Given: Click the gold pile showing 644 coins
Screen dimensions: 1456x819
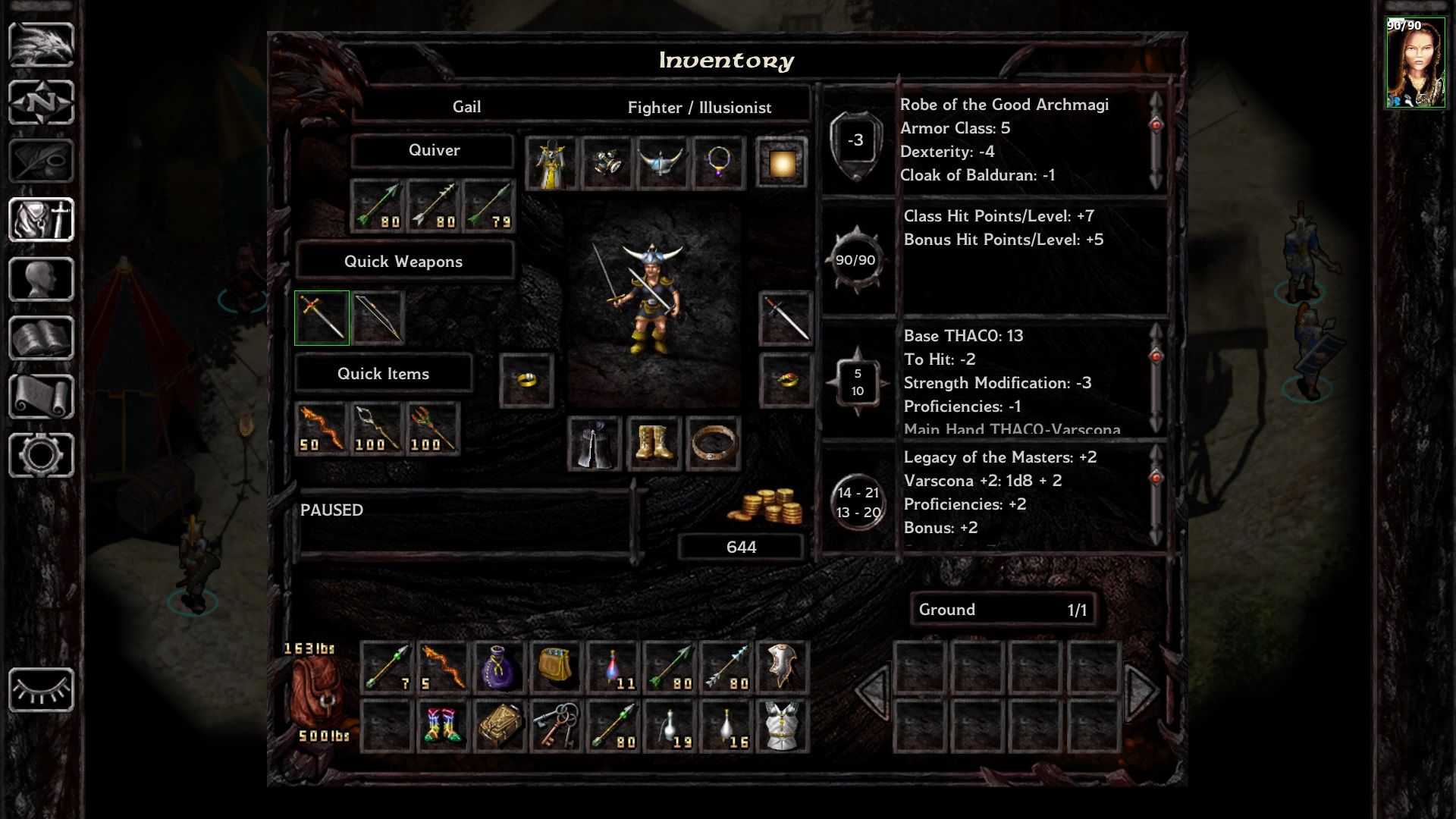Looking at the screenshot, I should click(766, 507).
